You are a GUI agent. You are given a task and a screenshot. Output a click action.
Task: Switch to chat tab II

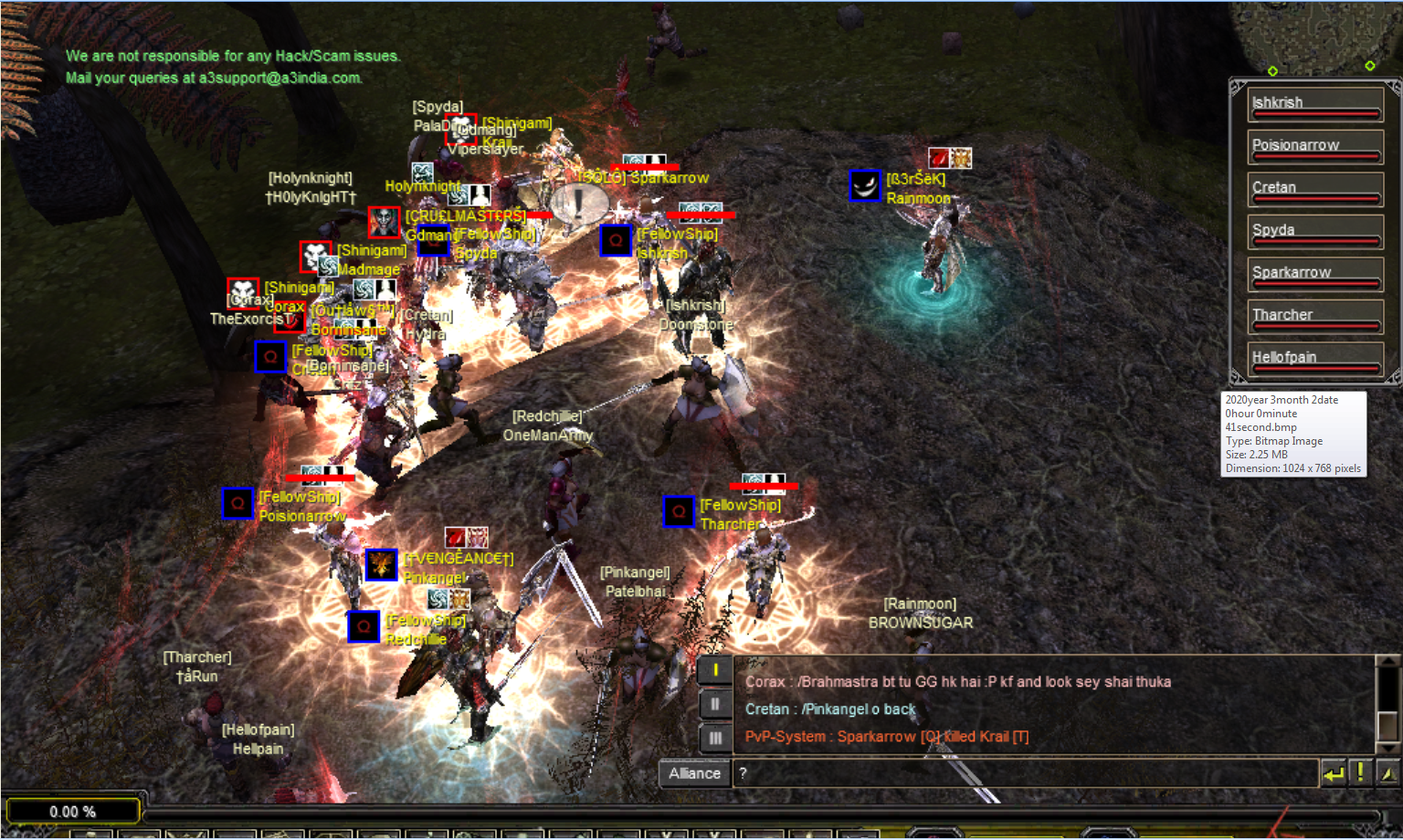(715, 704)
